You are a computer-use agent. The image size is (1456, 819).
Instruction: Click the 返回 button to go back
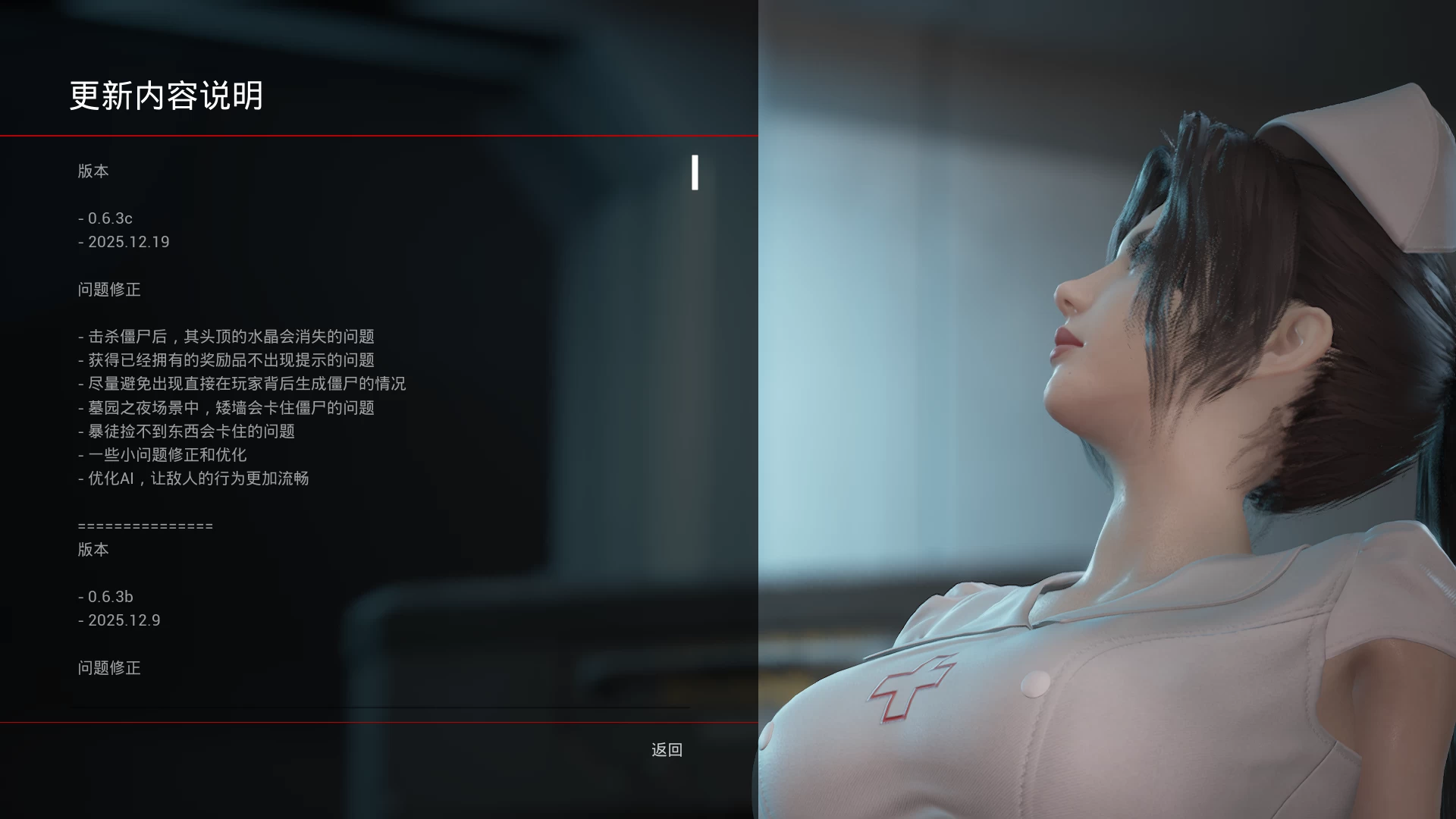tap(667, 750)
